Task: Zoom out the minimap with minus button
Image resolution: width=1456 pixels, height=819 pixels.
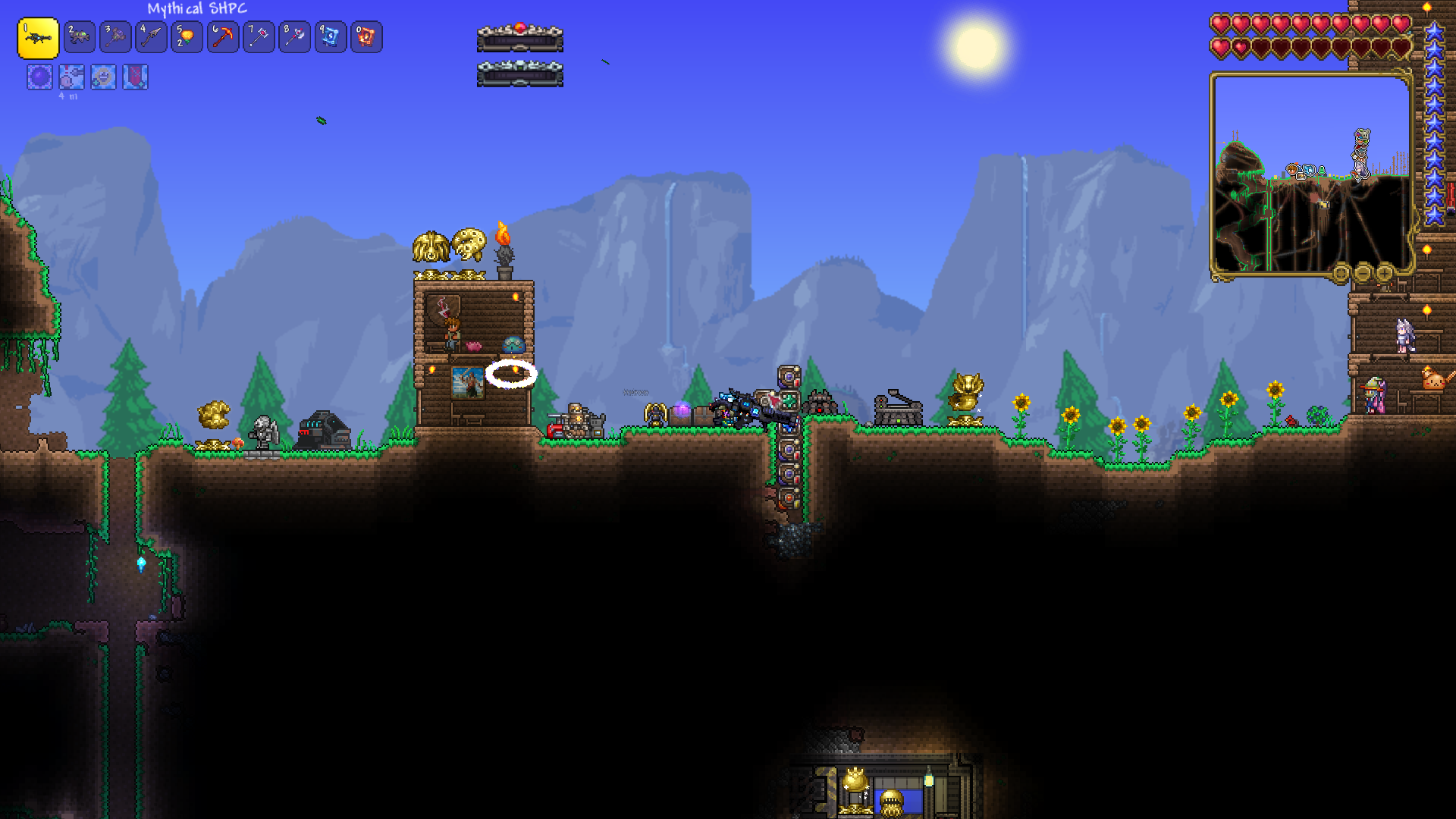Action: coord(1363,272)
